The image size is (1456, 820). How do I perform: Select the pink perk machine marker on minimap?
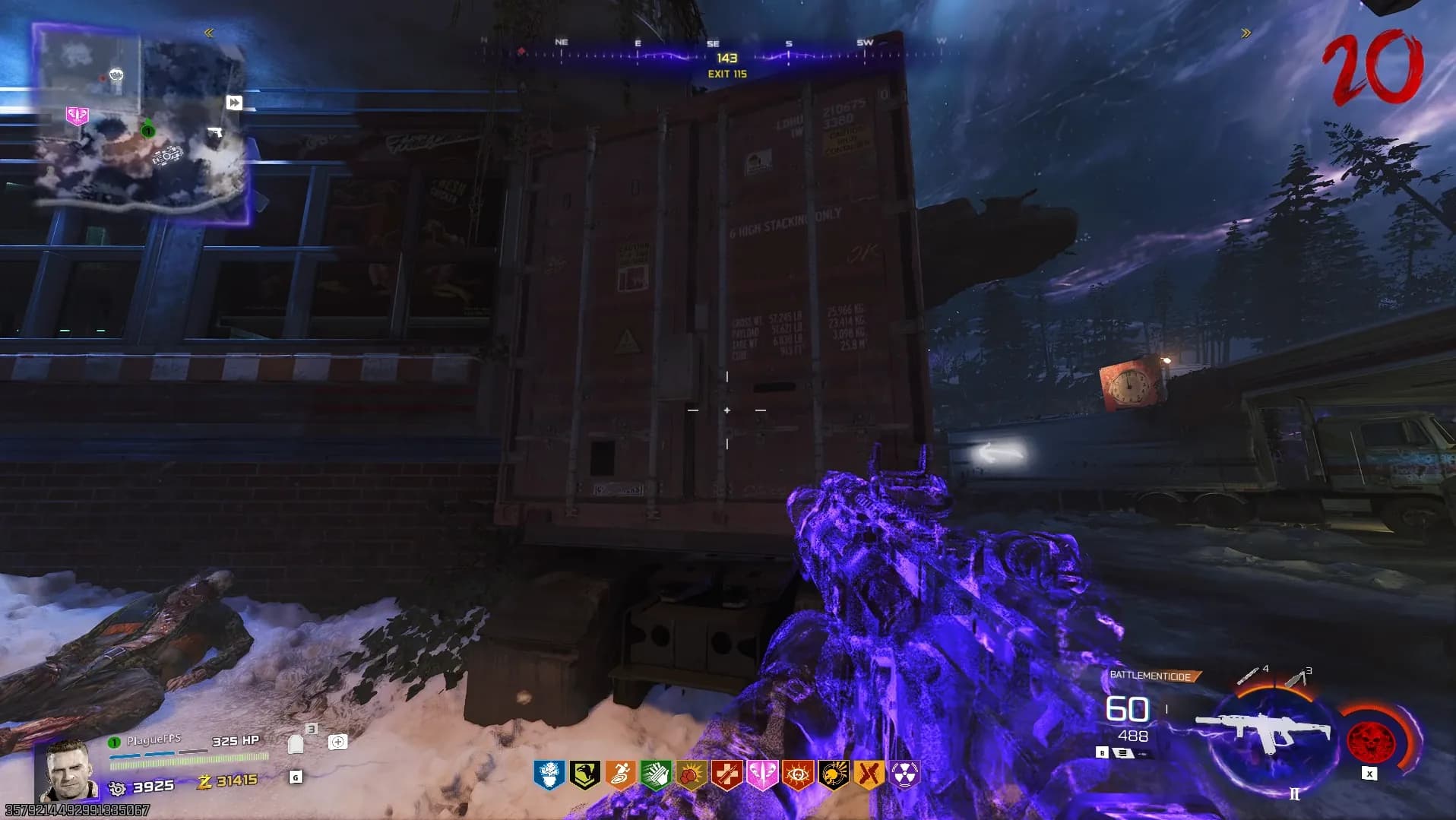pos(77,116)
